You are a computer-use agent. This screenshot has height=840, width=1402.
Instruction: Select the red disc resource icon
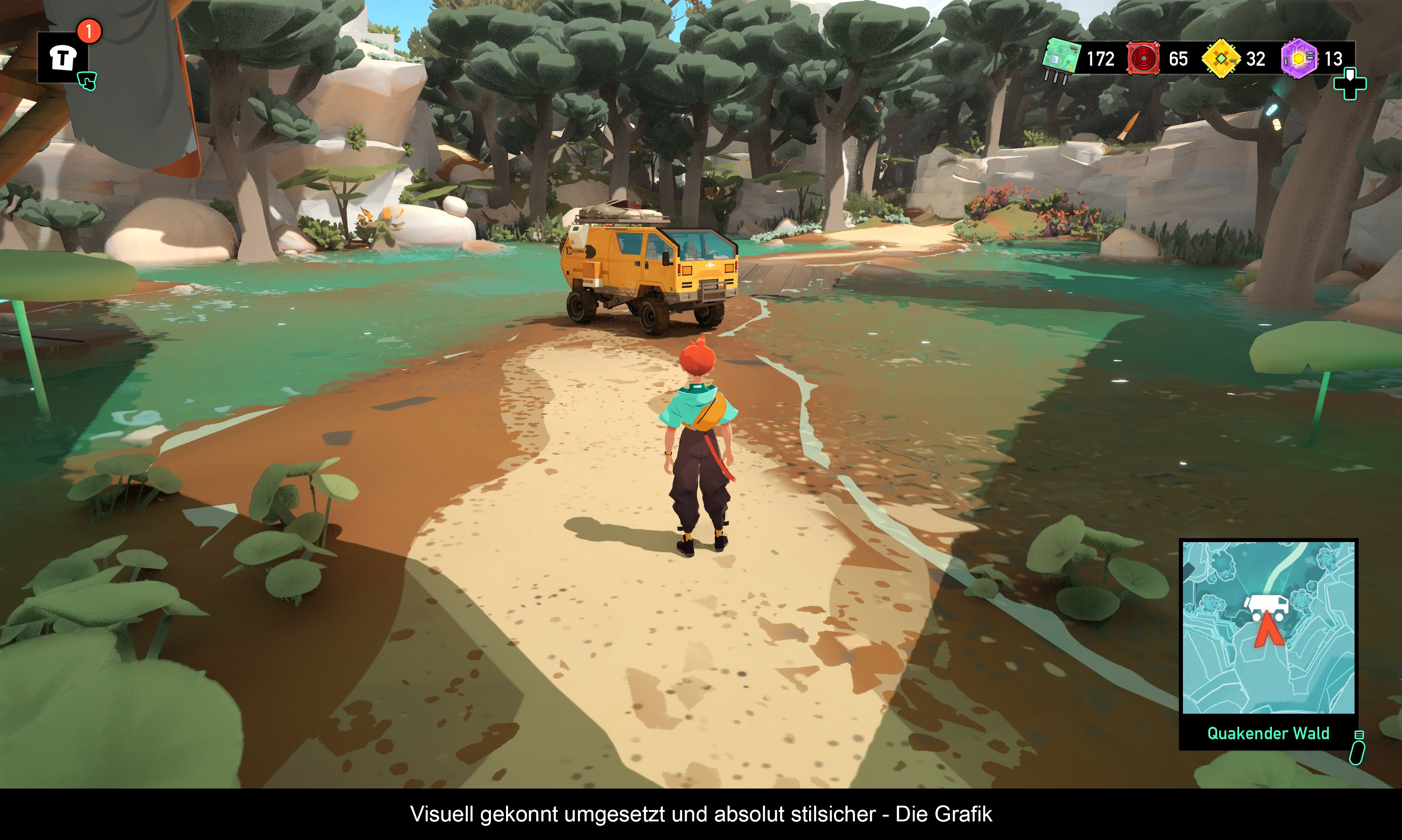point(1144,58)
